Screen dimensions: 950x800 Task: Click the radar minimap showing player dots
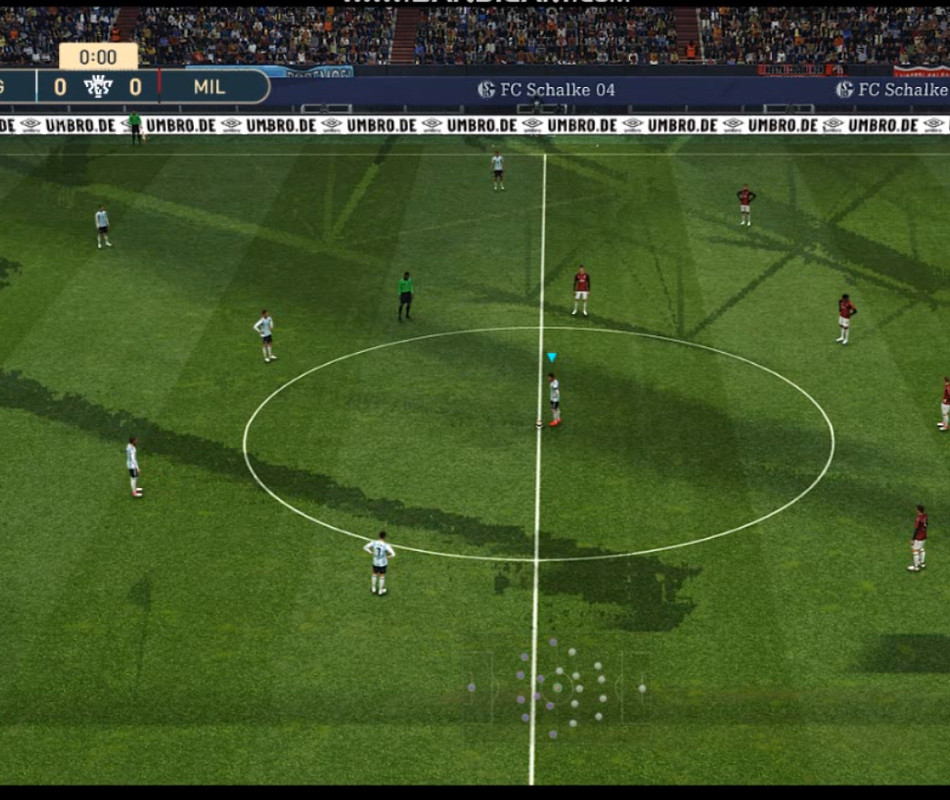pyautogui.click(x=557, y=687)
